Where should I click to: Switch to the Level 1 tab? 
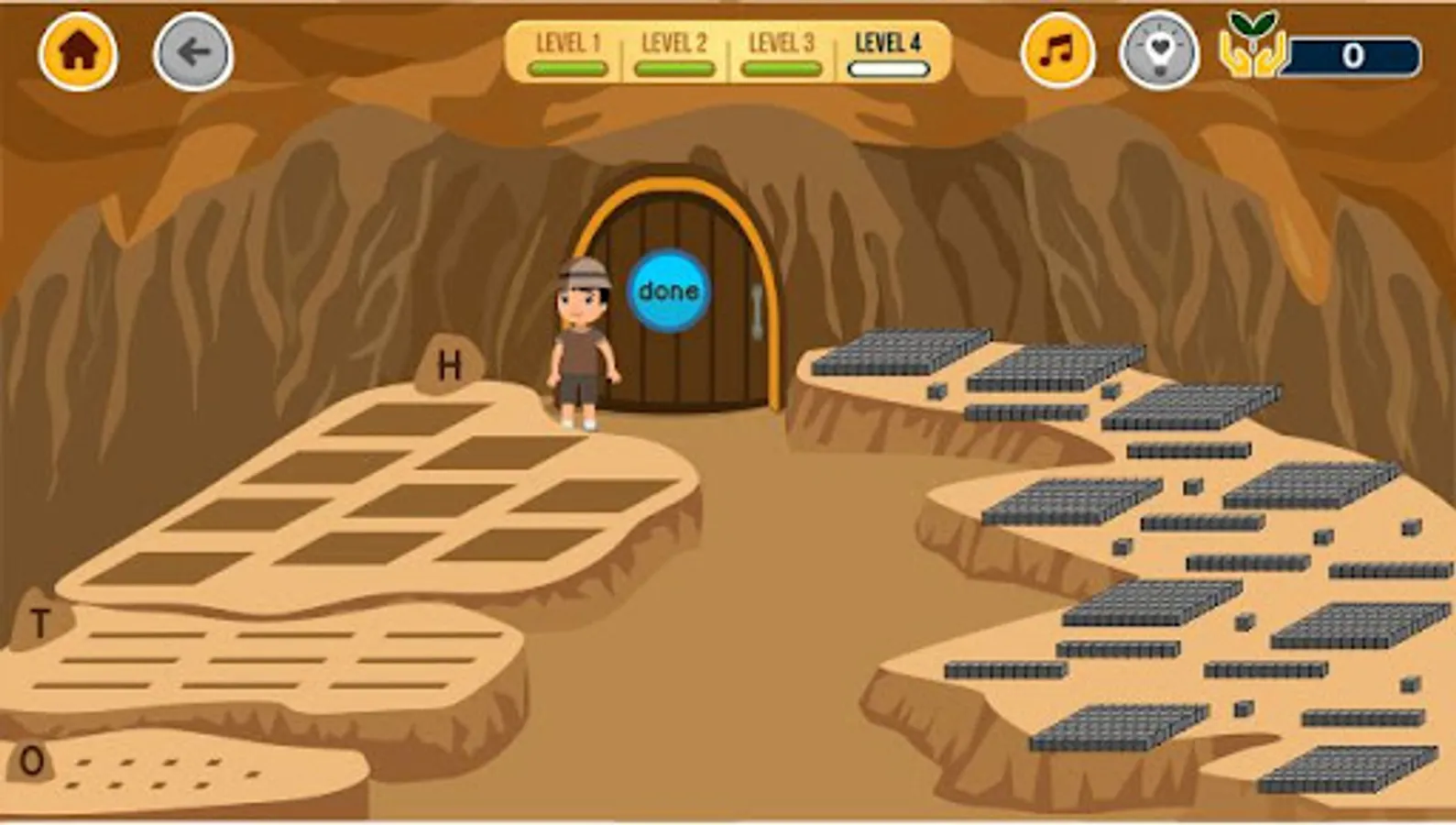pos(568,41)
